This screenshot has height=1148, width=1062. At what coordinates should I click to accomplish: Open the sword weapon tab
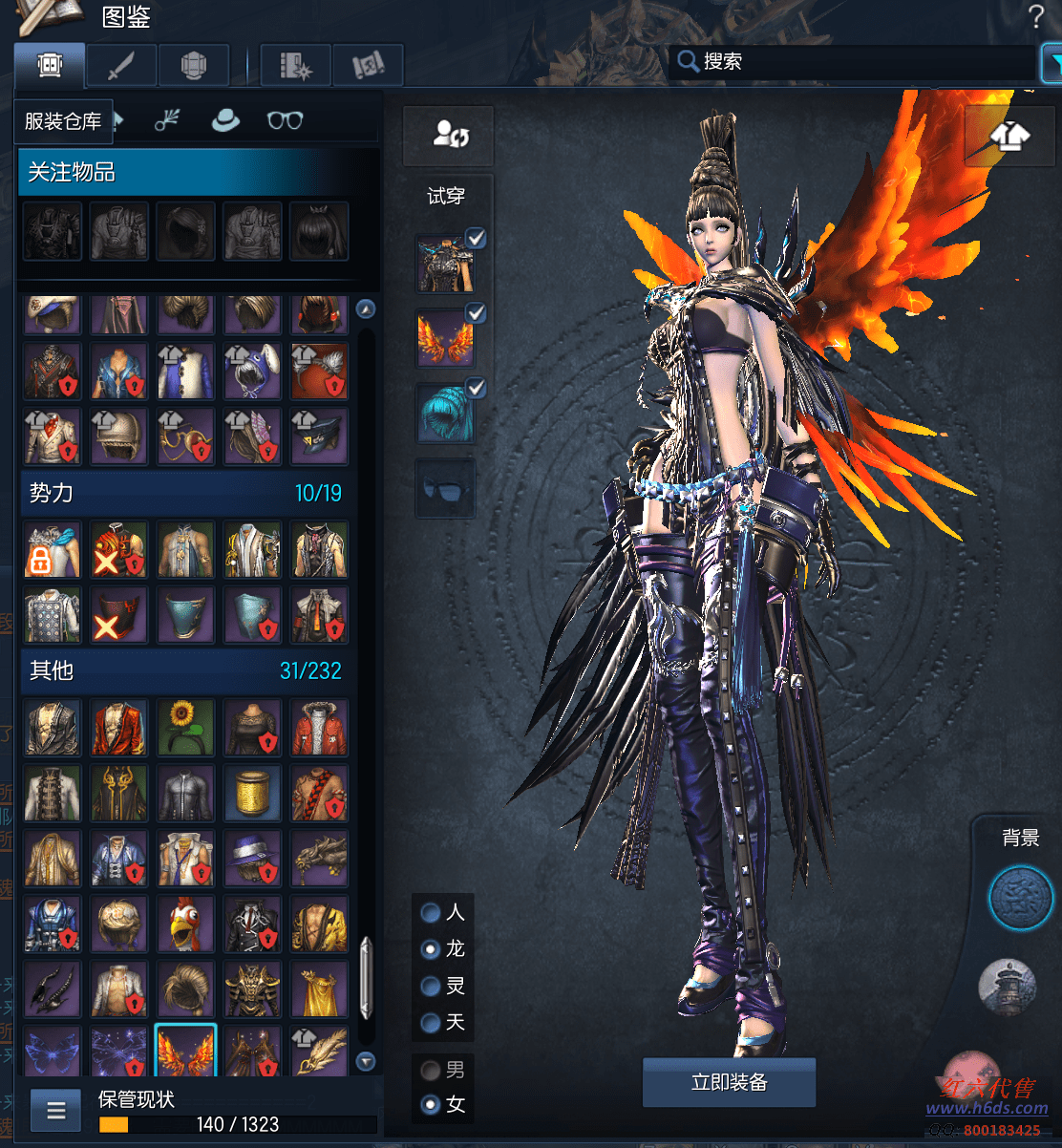[x=121, y=66]
